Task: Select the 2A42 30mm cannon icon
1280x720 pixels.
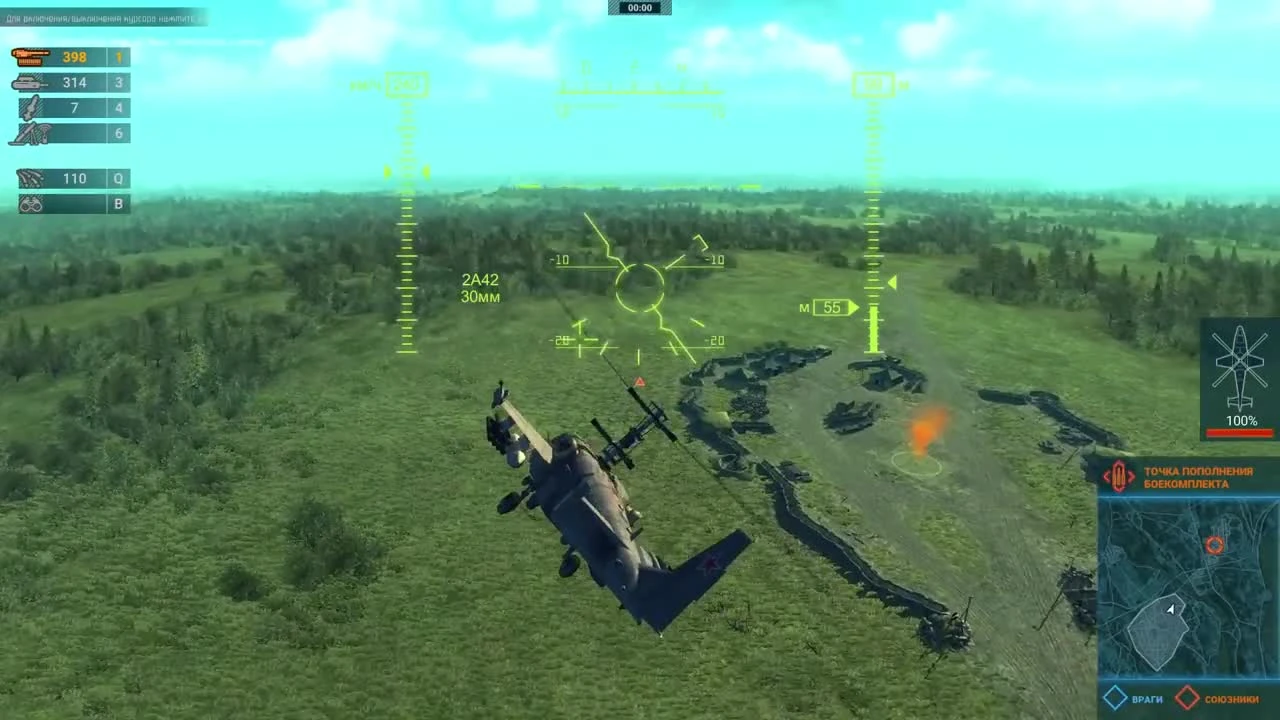Action: (30, 57)
